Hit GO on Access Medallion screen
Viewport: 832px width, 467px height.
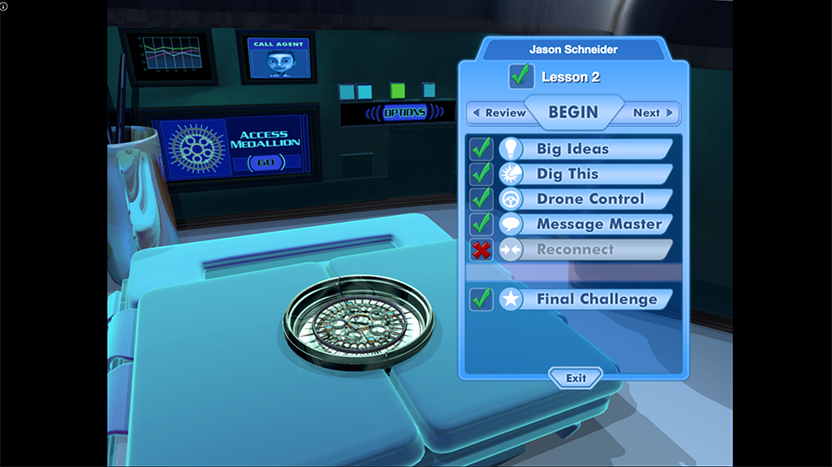(265, 162)
